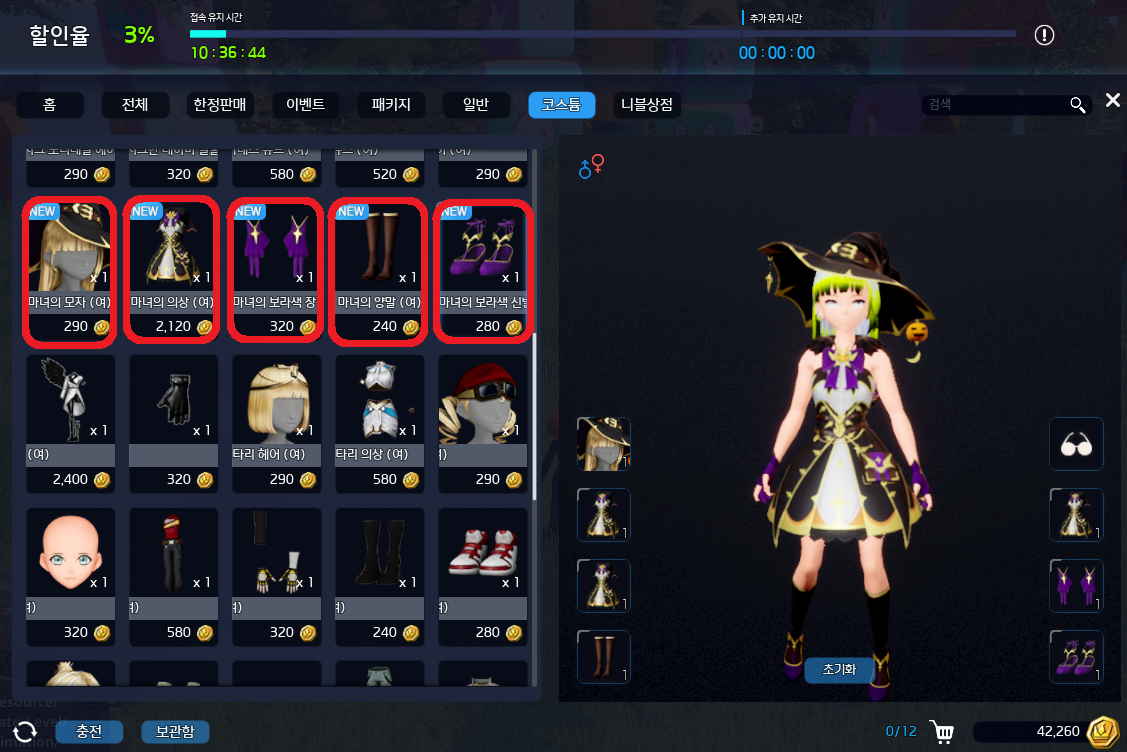Open the 보관함 storage
Image resolution: width=1127 pixels, height=752 pixels.
click(175, 731)
